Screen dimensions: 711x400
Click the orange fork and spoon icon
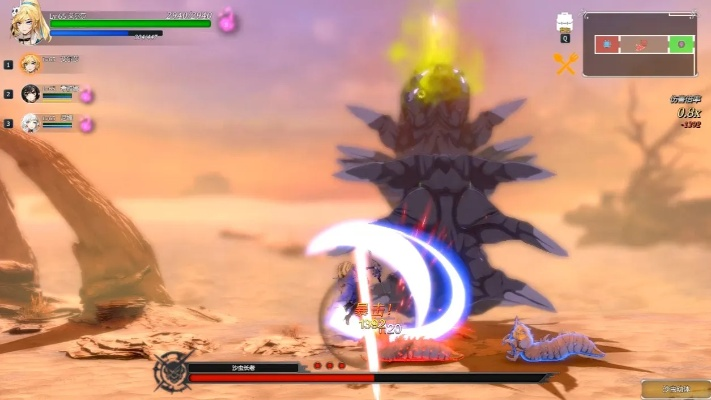point(566,64)
